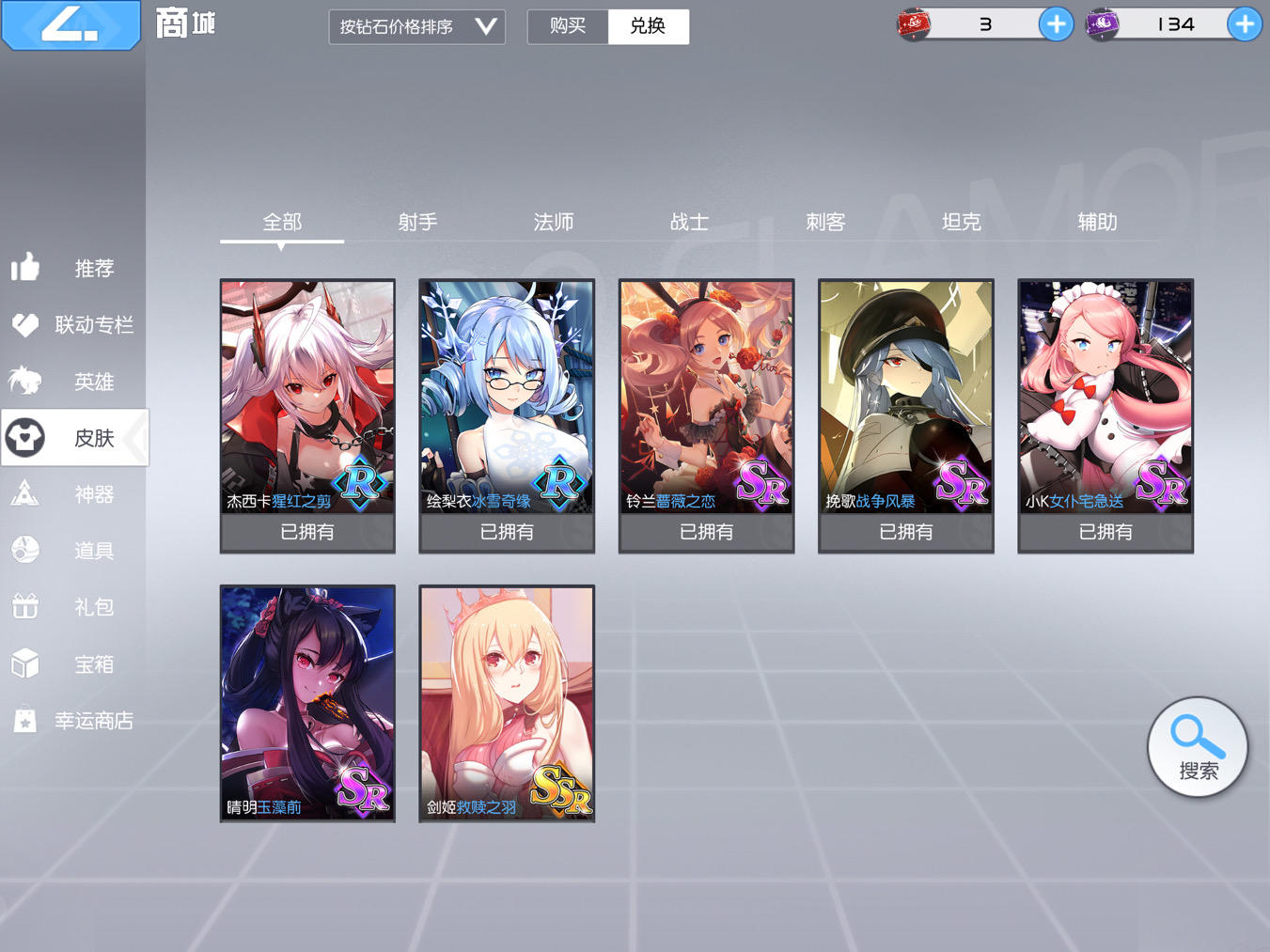Image resolution: width=1270 pixels, height=952 pixels.
Task: Open the 宝箱 treasure chest icon
Action: point(25,663)
